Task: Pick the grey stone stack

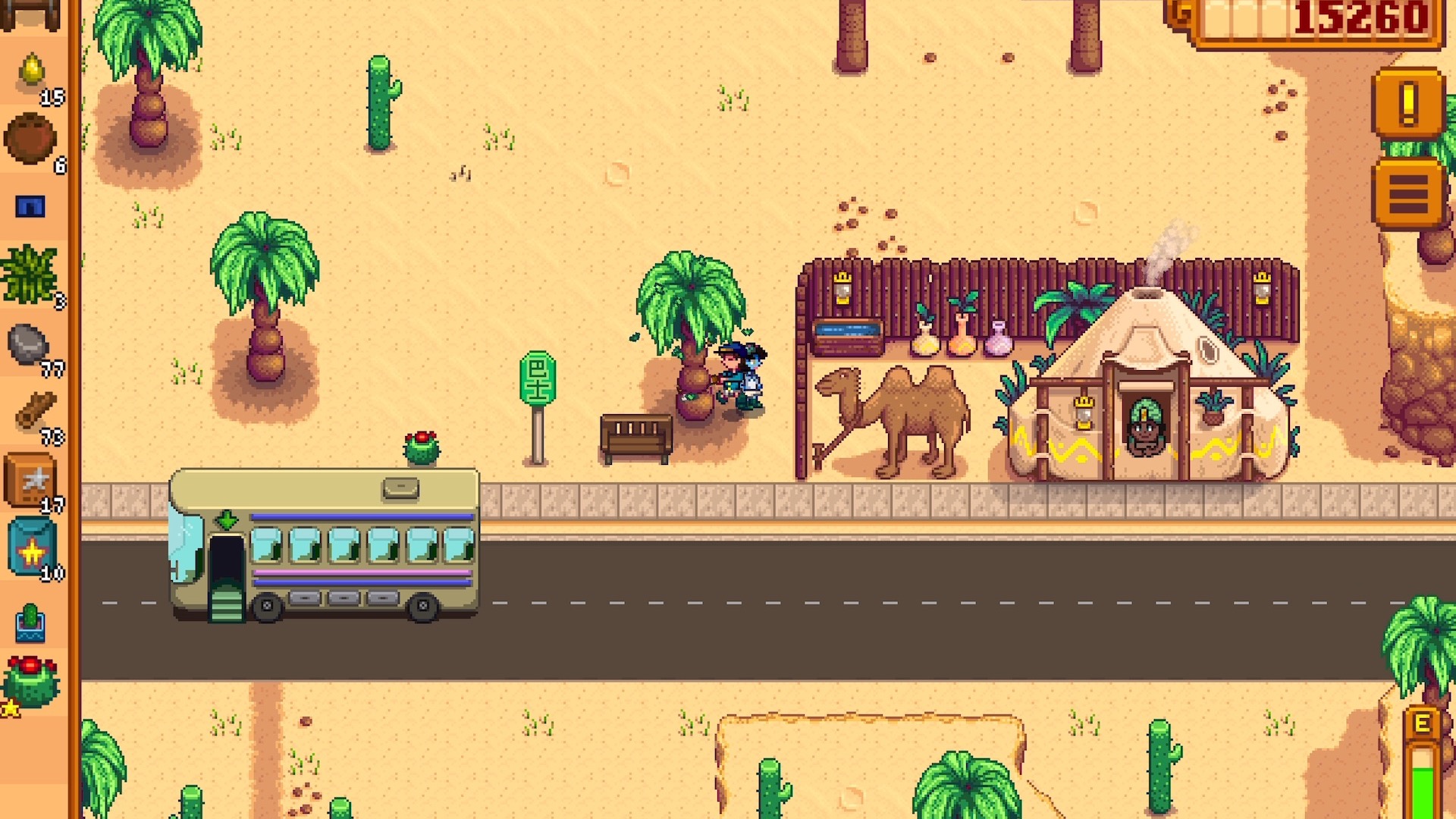Action: pos(30,345)
